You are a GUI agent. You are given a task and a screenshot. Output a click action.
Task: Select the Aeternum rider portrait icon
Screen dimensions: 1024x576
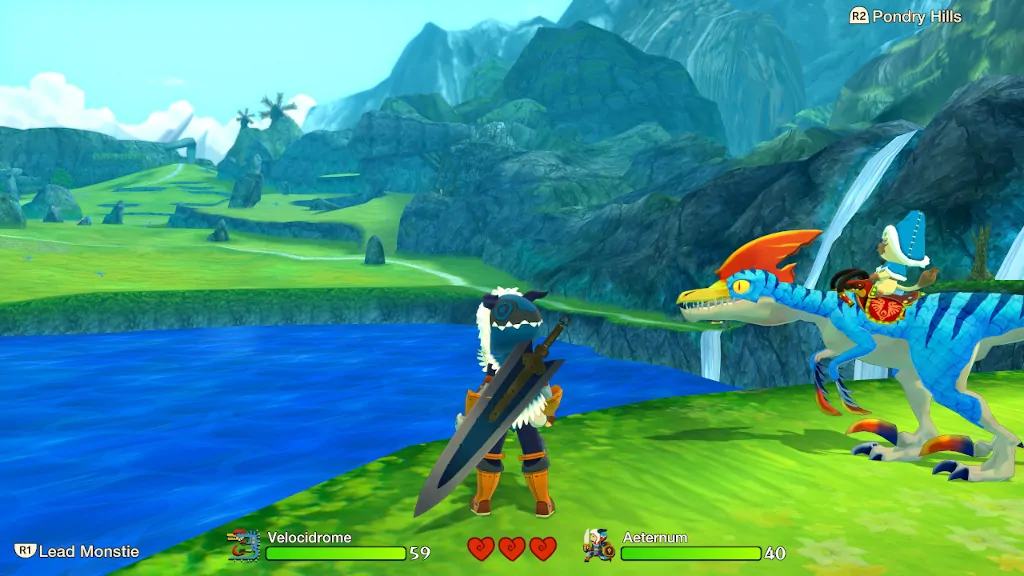pos(598,545)
